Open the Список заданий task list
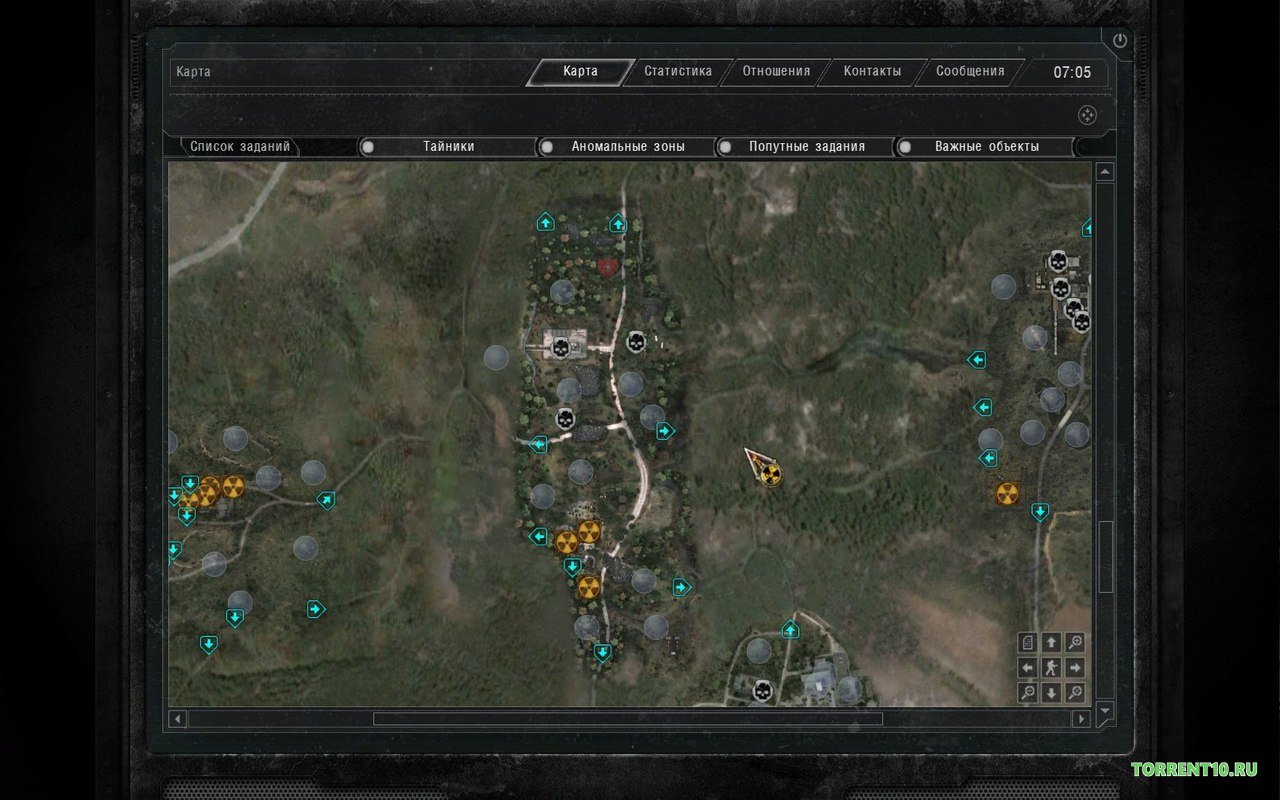 (x=240, y=147)
